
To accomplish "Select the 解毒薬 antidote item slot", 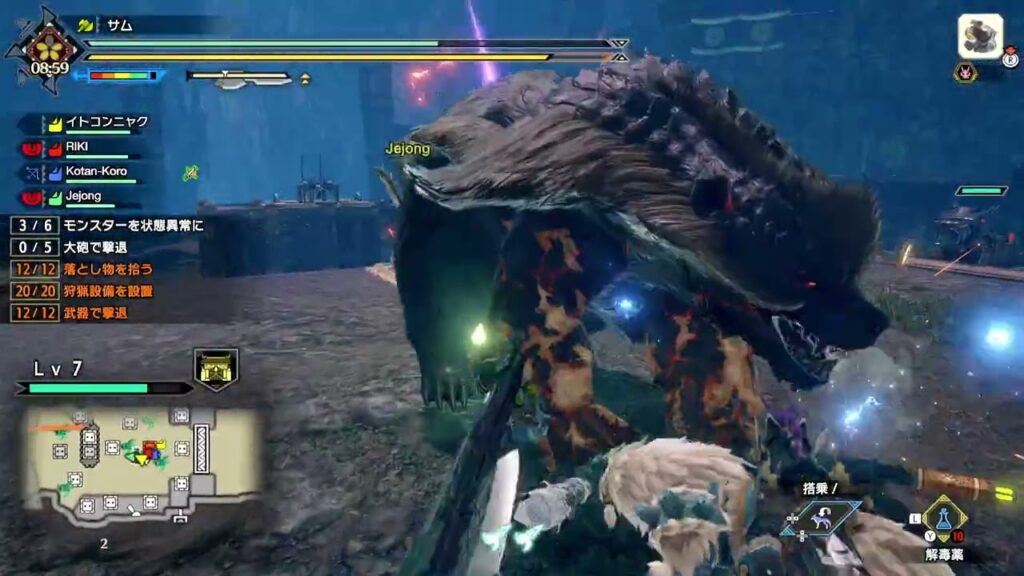I will [941, 520].
